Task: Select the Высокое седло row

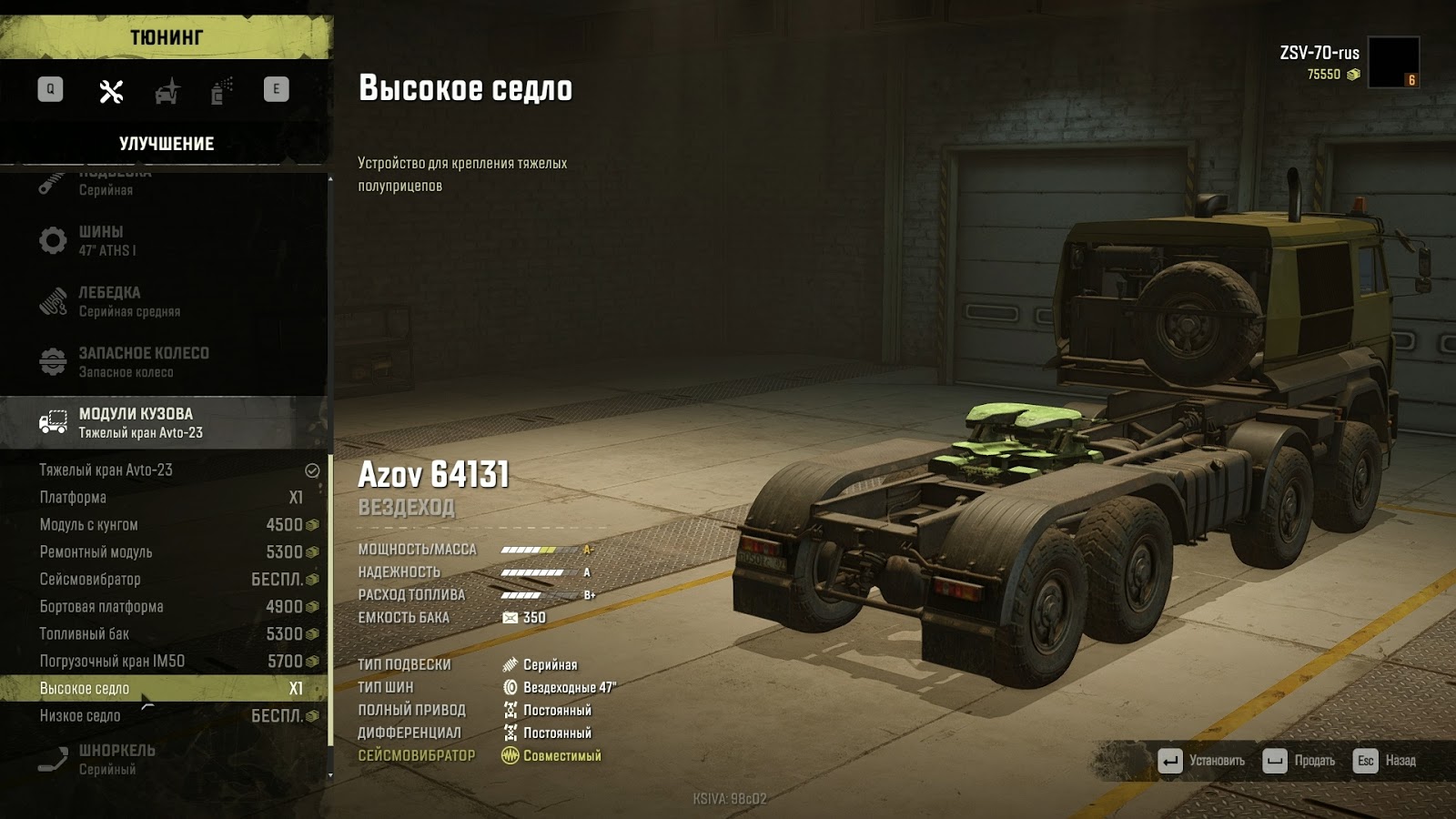Action: (x=164, y=689)
